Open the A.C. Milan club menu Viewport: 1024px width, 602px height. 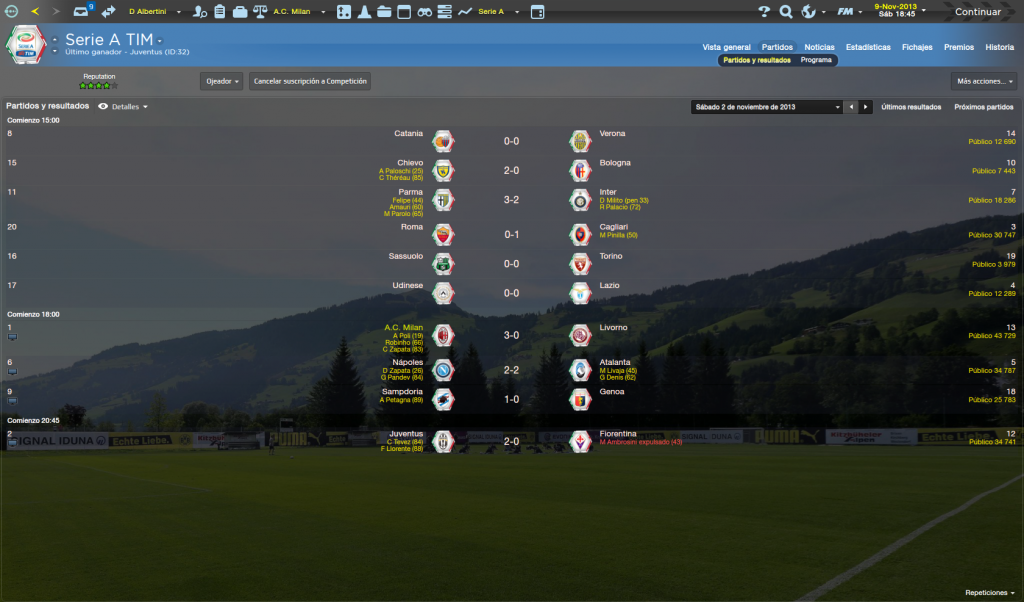tap(296, 11)
